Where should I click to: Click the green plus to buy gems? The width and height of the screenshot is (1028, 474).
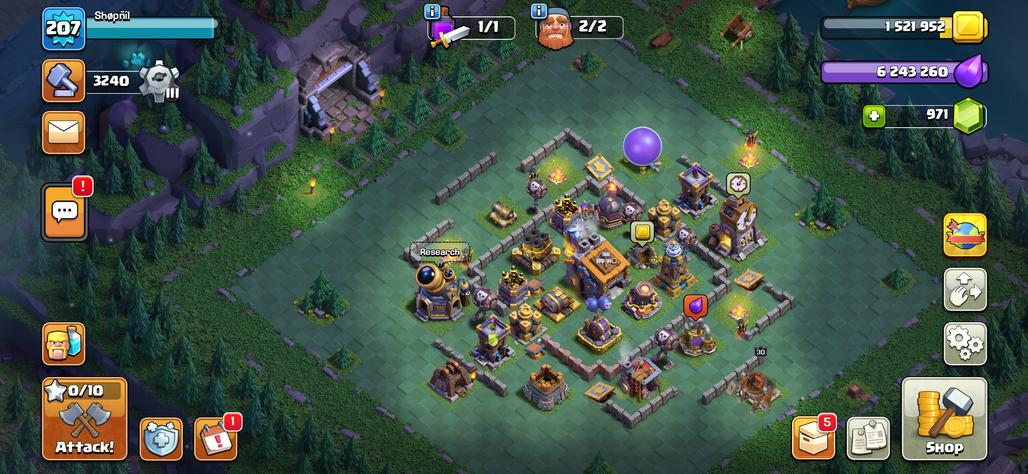(875, 115)
